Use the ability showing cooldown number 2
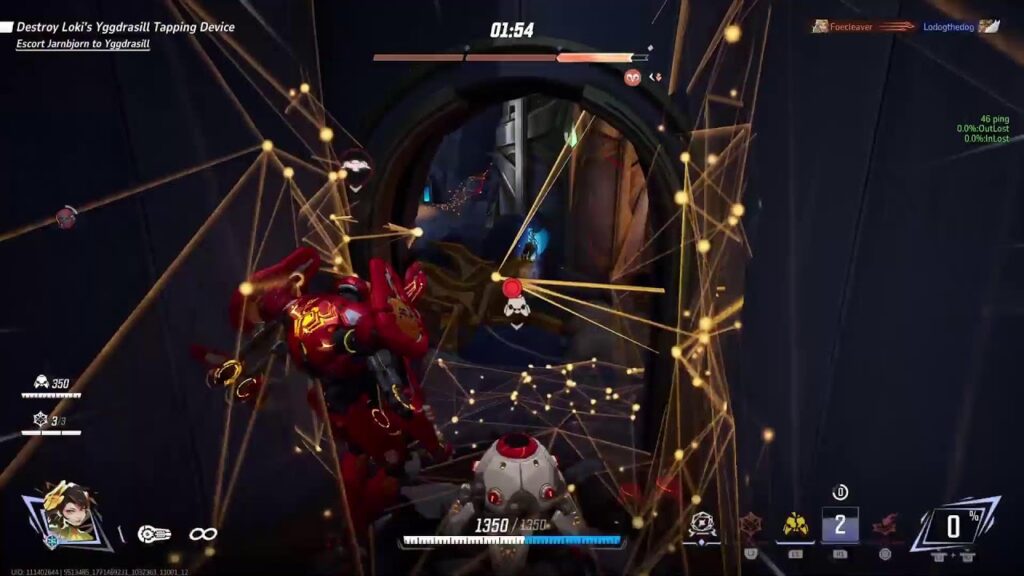 839,524
